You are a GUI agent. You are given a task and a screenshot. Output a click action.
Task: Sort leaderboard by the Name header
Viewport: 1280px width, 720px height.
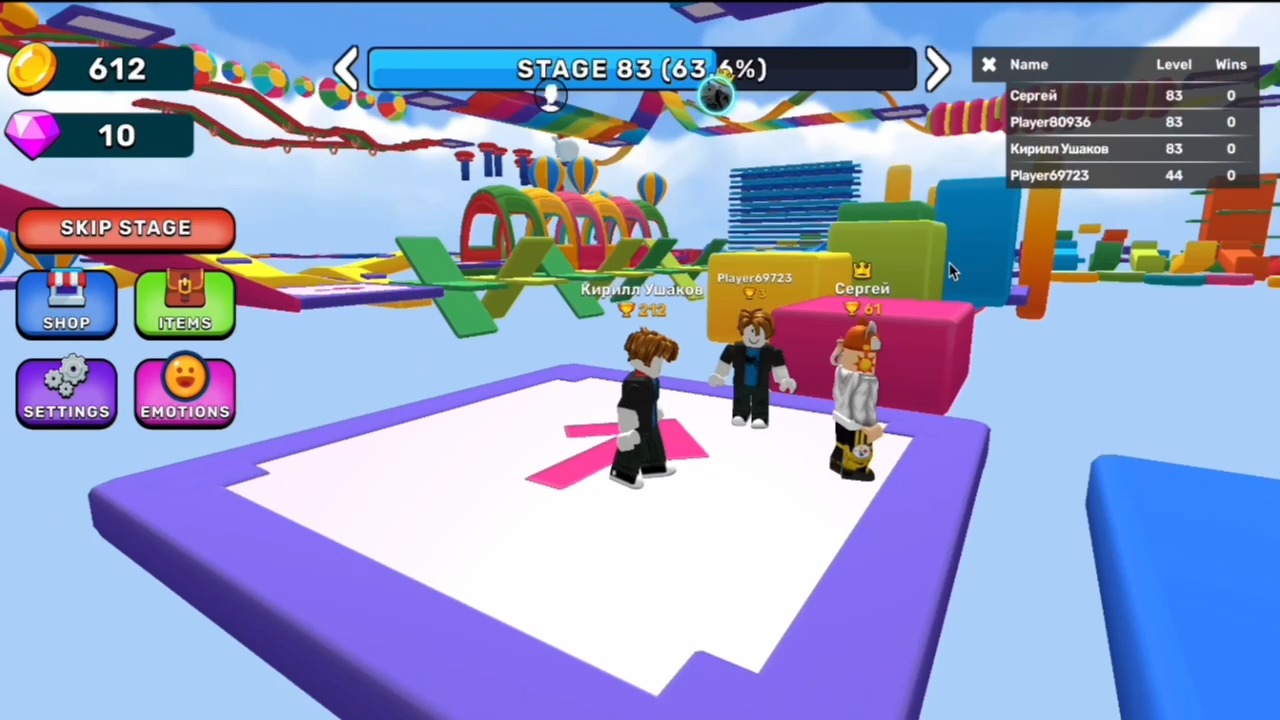pyautogui.click(x=1029, y=64)
